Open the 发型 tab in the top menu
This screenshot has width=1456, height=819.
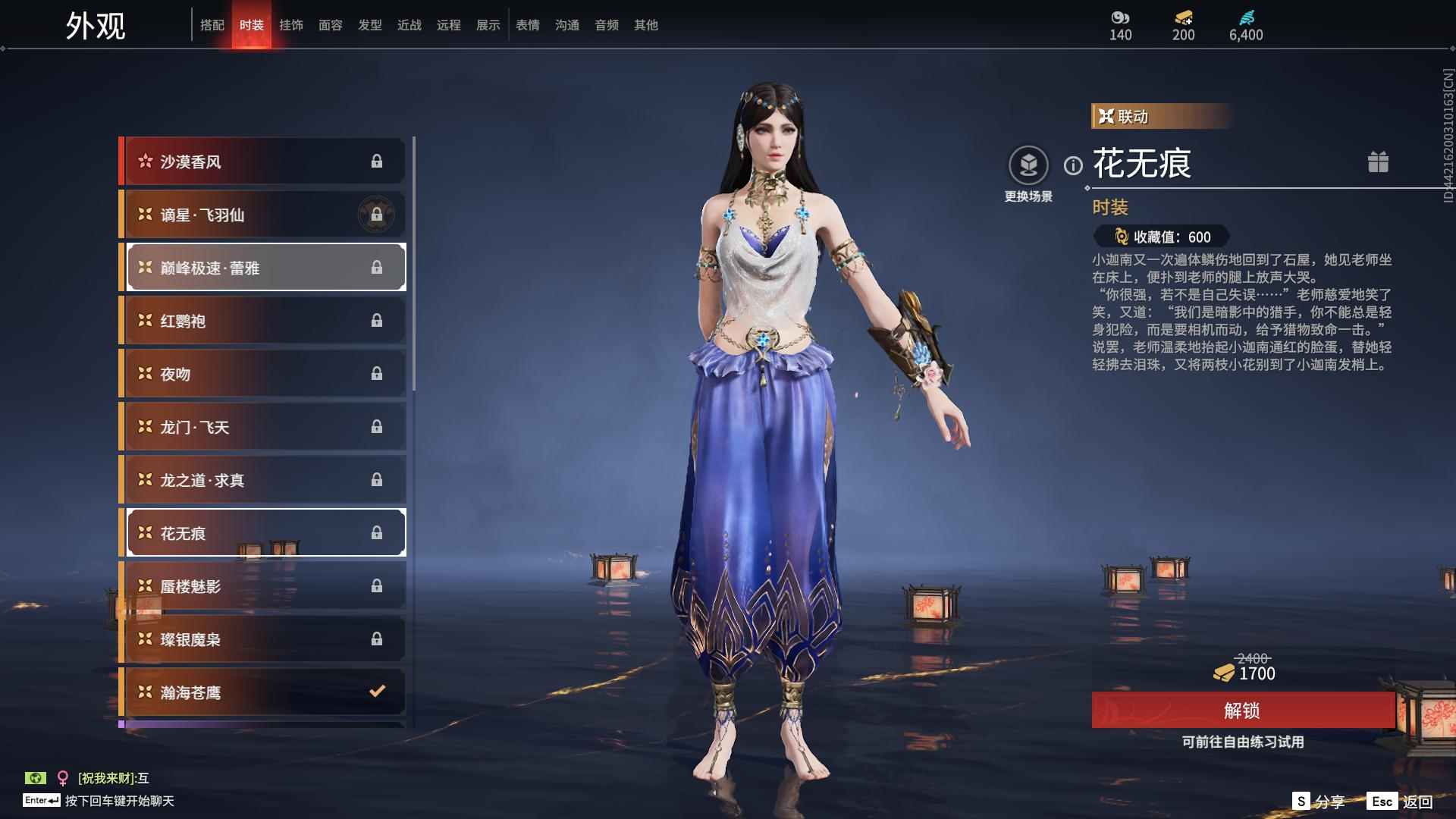370,24
